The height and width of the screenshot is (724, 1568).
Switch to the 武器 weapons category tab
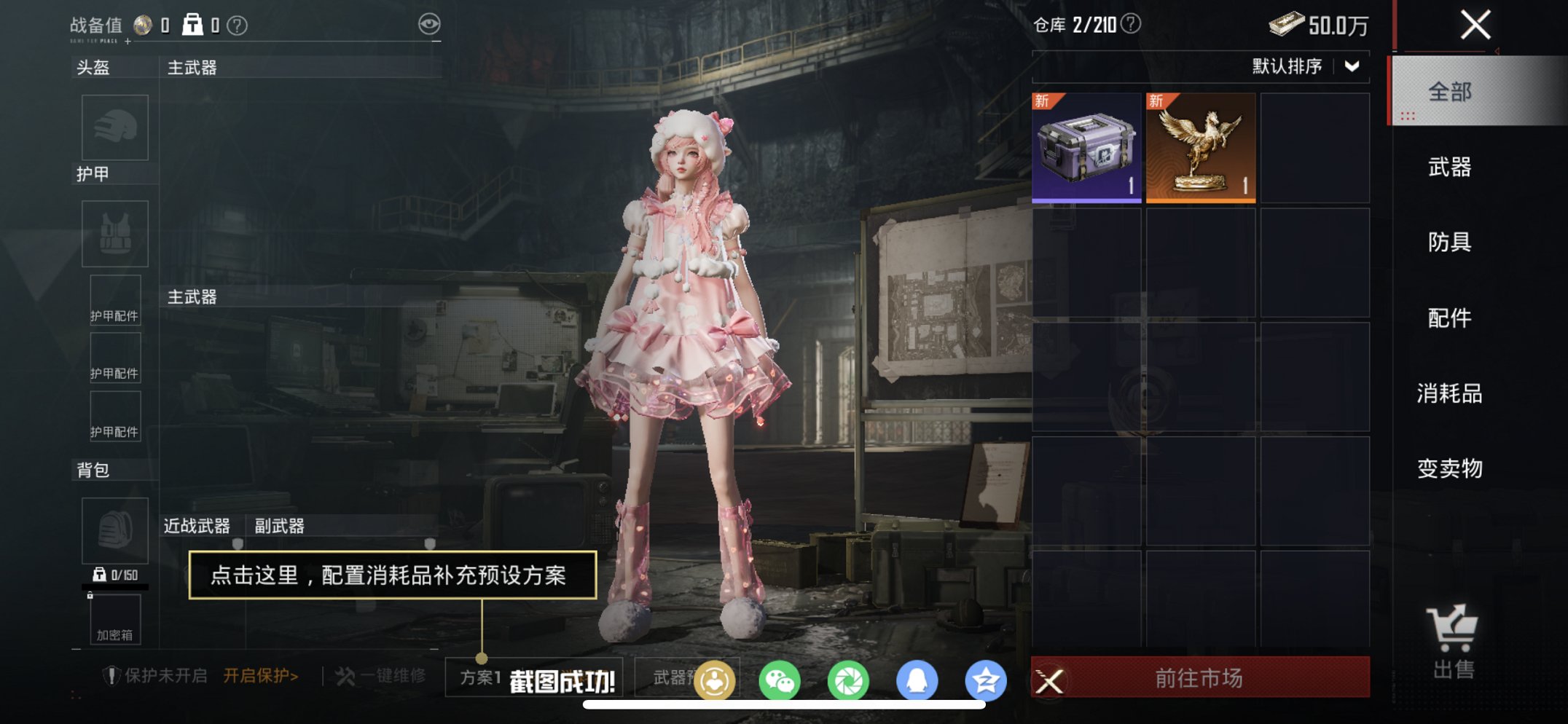click(1451, 168)
